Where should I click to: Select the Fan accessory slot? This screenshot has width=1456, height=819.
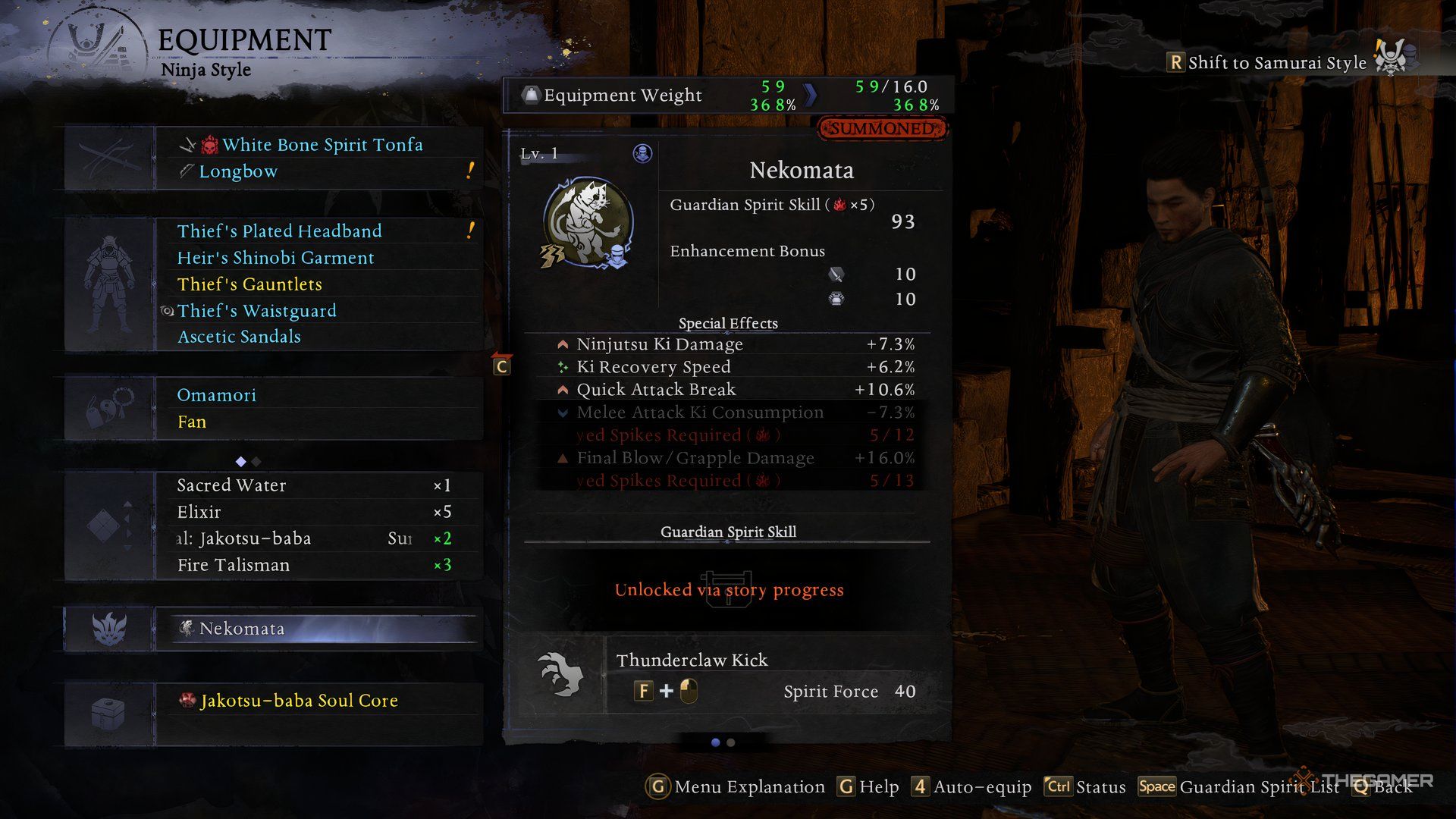pyautogui.click(x=192, y=422)
